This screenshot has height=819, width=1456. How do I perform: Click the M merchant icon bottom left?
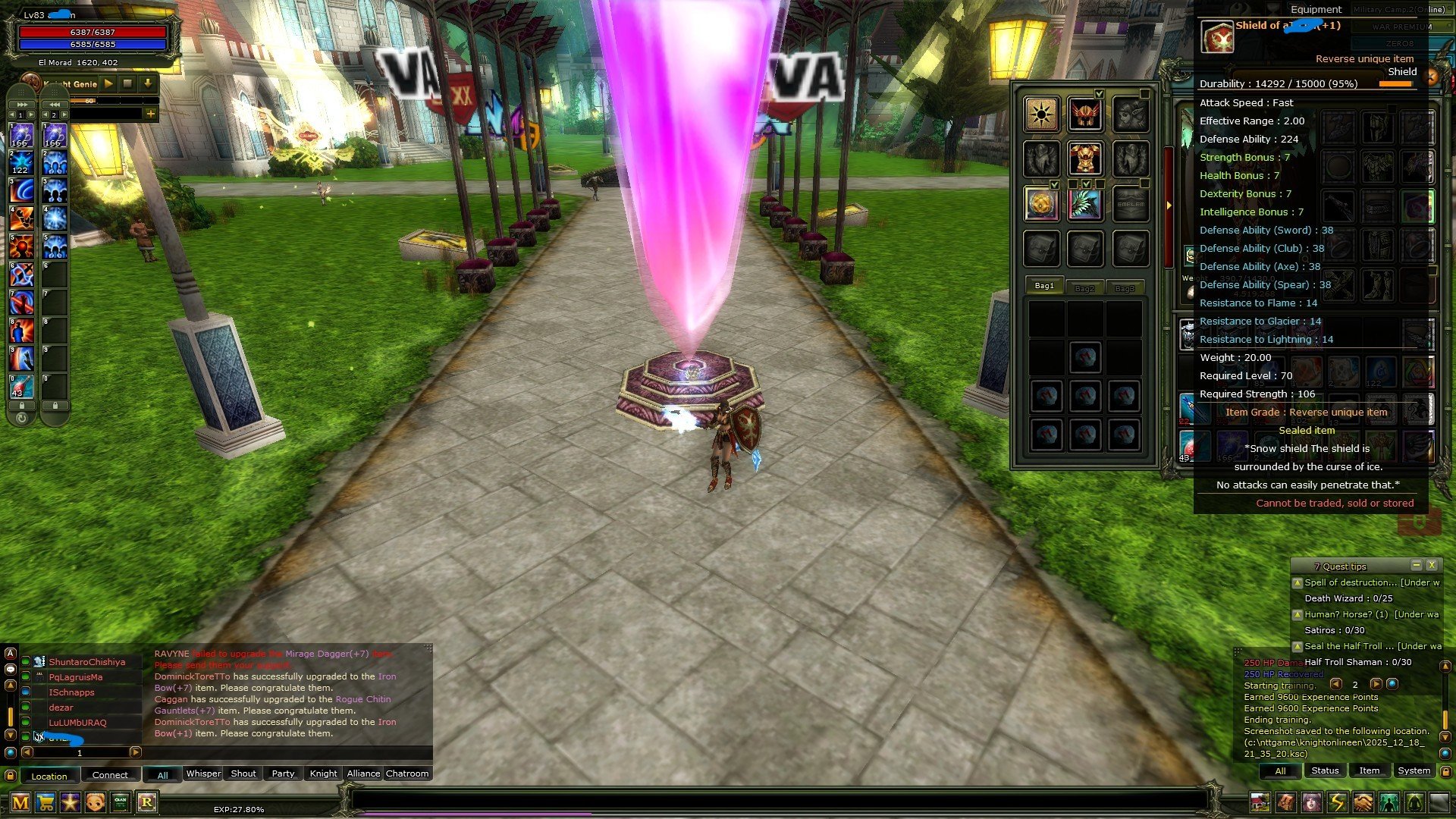click(20, 802)
